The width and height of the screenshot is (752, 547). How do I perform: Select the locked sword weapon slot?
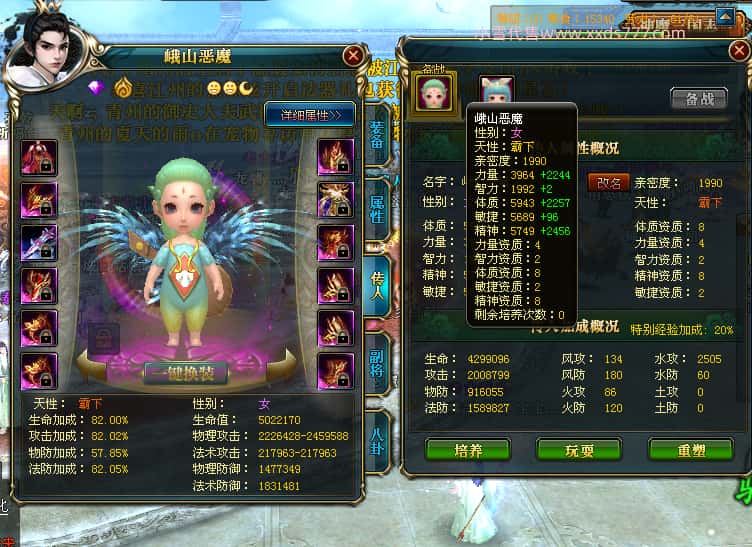click(39, 244)
